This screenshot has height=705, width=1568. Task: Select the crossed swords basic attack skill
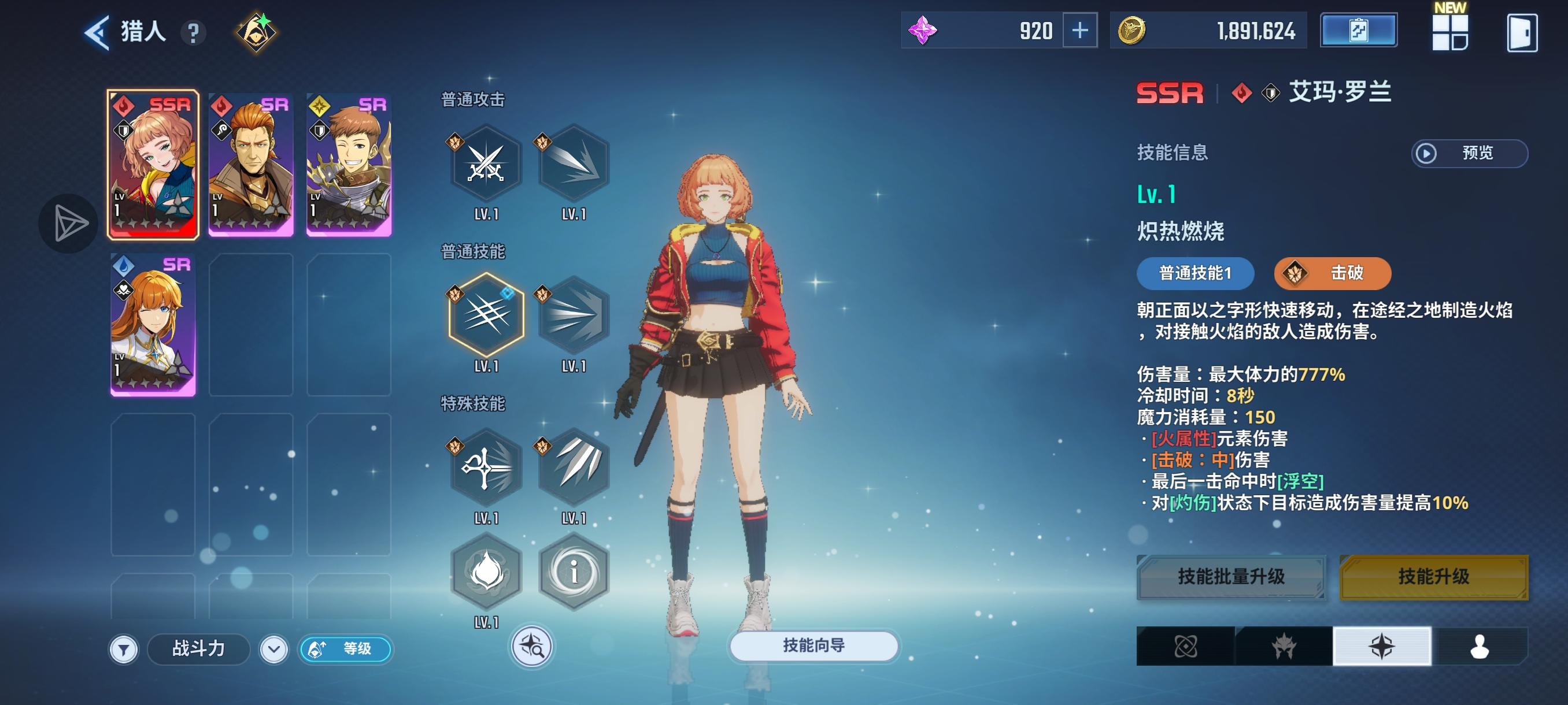(x=486, y=164)
